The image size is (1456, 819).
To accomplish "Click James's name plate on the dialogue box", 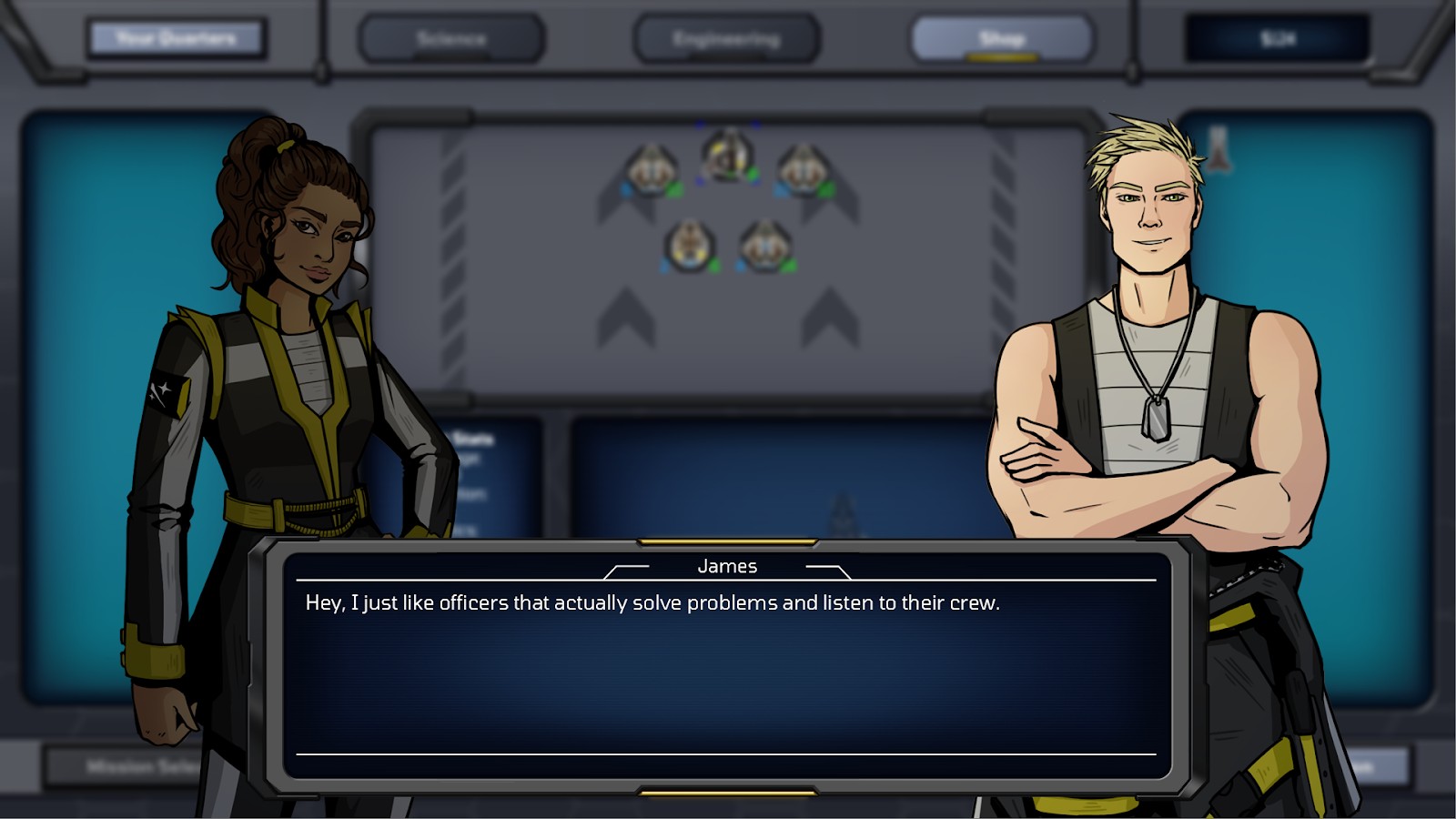I will (725, 566).
